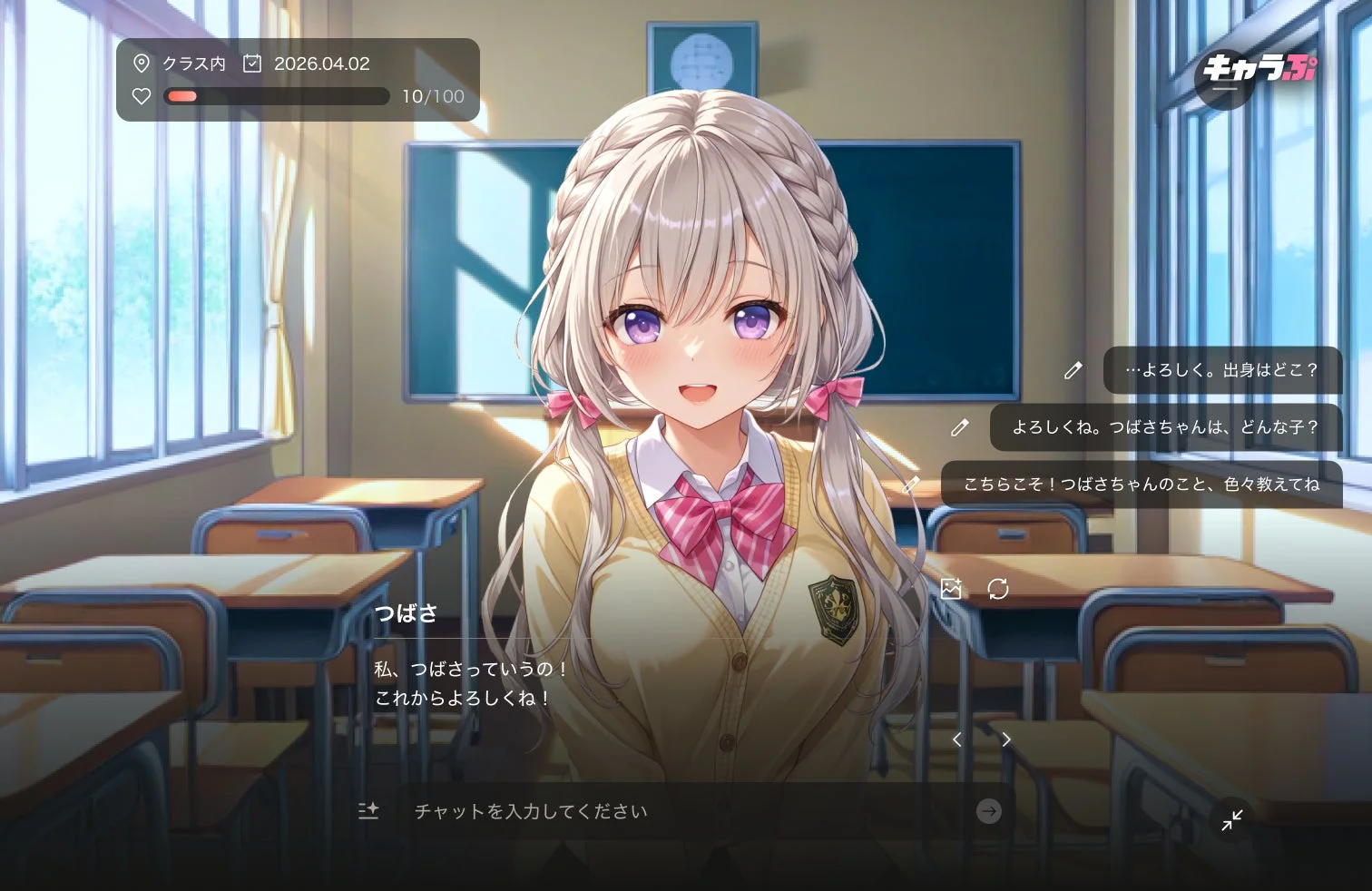Open the image generation tool

(952, 589)
